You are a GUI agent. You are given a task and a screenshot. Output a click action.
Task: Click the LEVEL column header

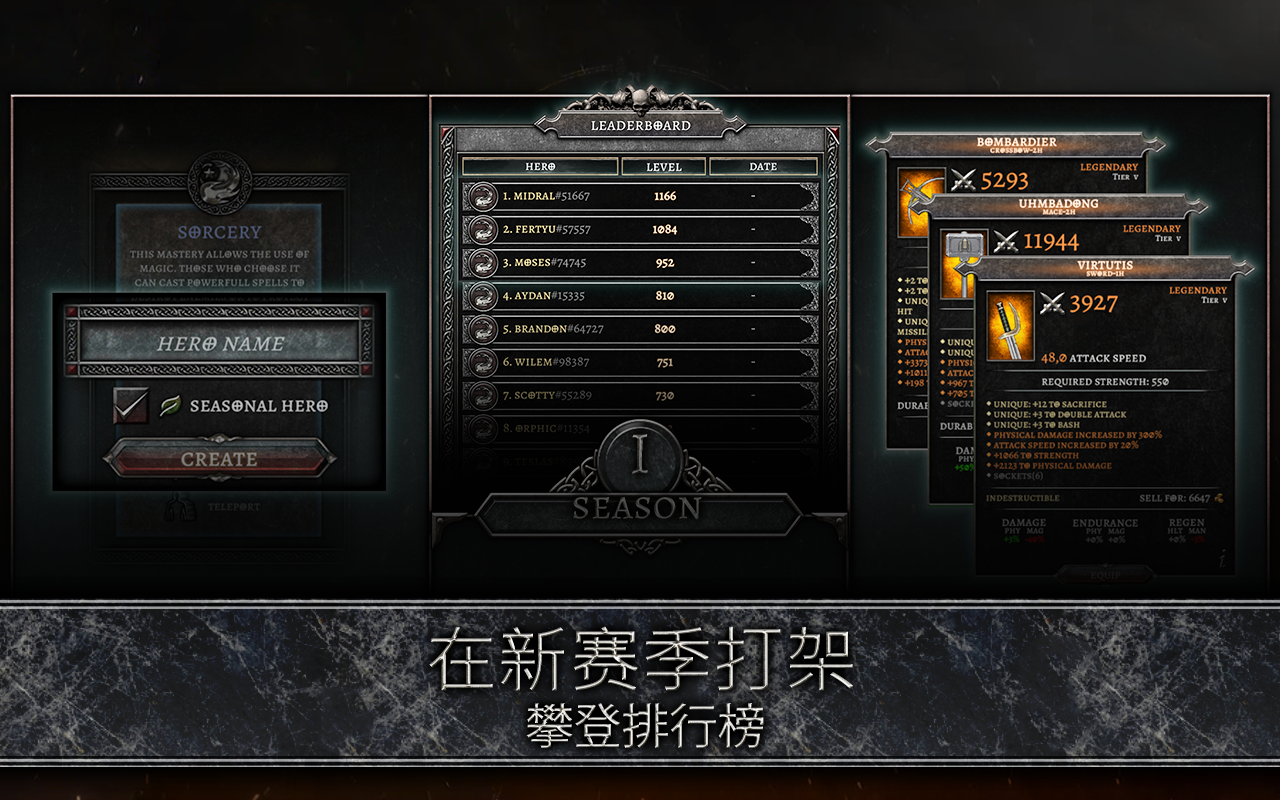664,166
